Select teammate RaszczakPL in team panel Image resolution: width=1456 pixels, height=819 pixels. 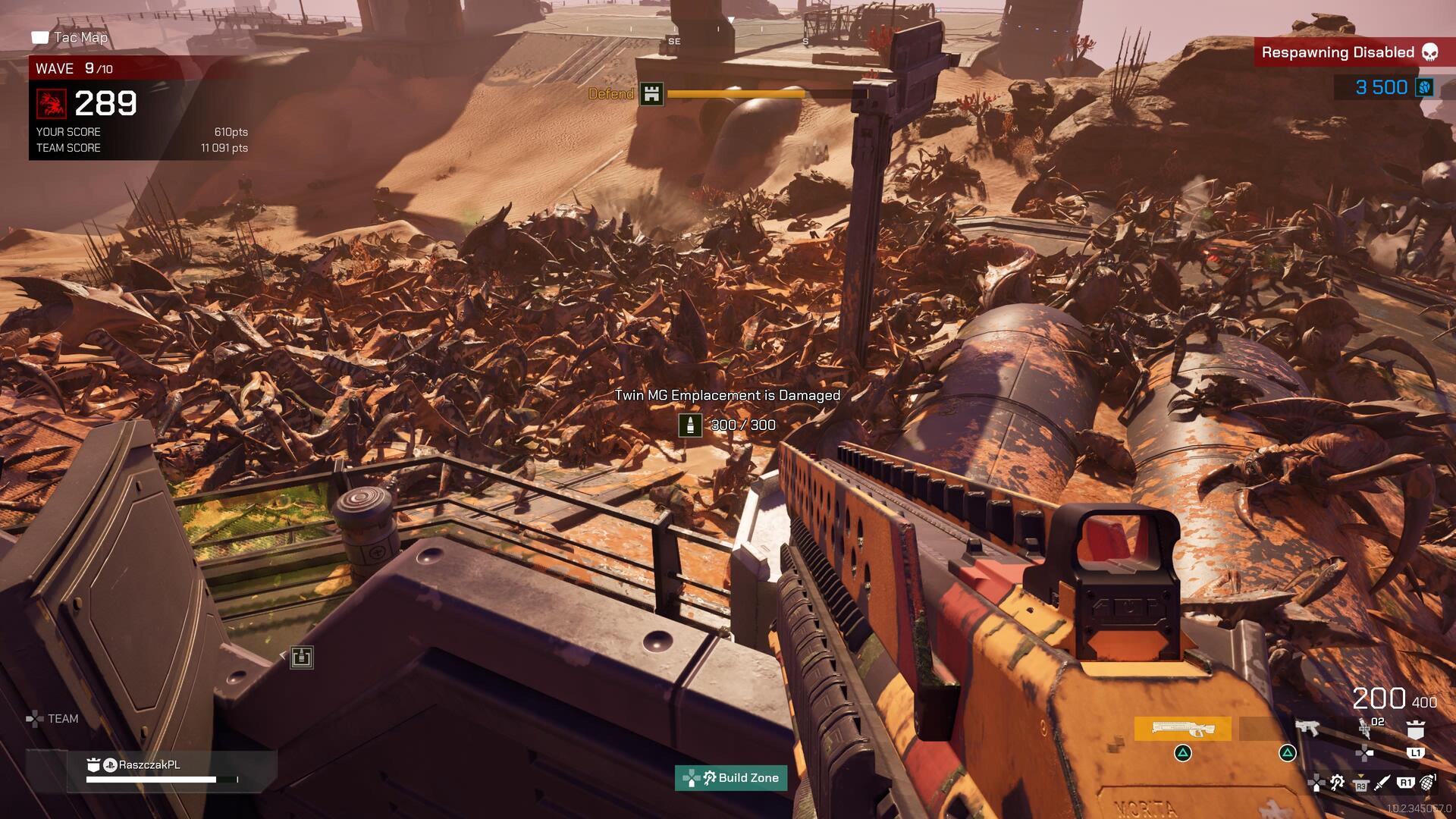(149, 764)
